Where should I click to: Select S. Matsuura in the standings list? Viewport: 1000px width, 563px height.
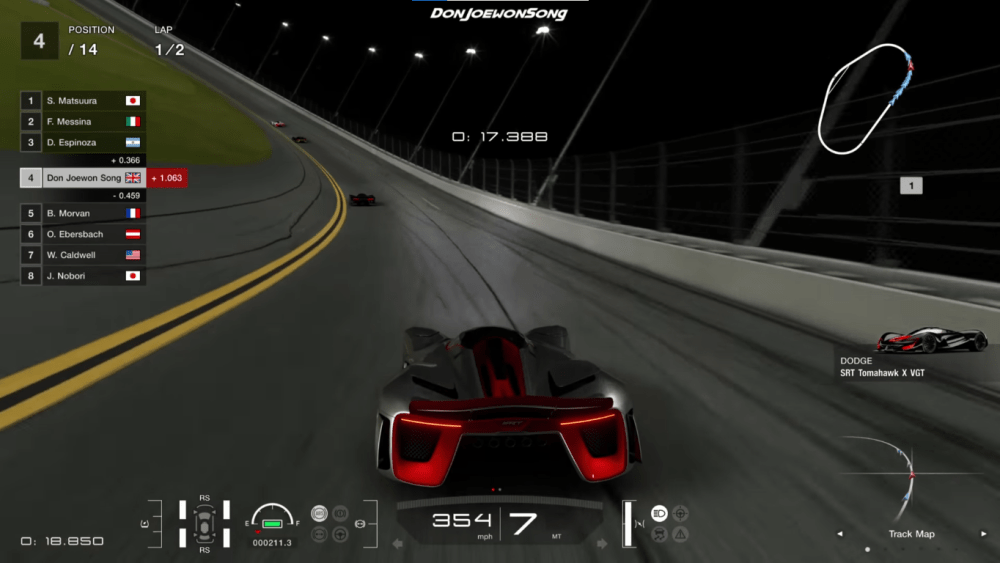pos(82,101)
